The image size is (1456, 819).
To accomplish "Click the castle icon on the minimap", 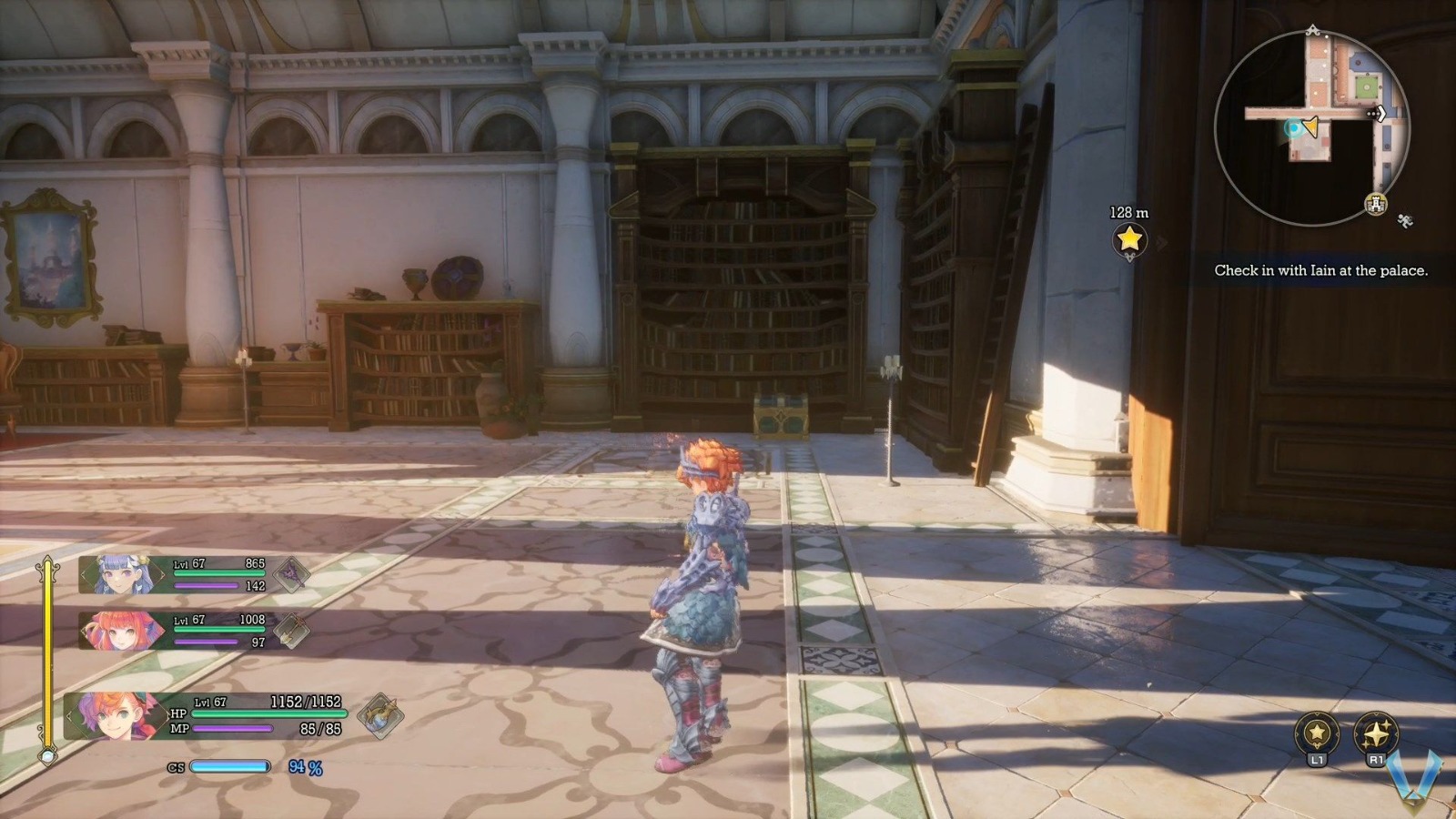I will [x=1376, y=203].
